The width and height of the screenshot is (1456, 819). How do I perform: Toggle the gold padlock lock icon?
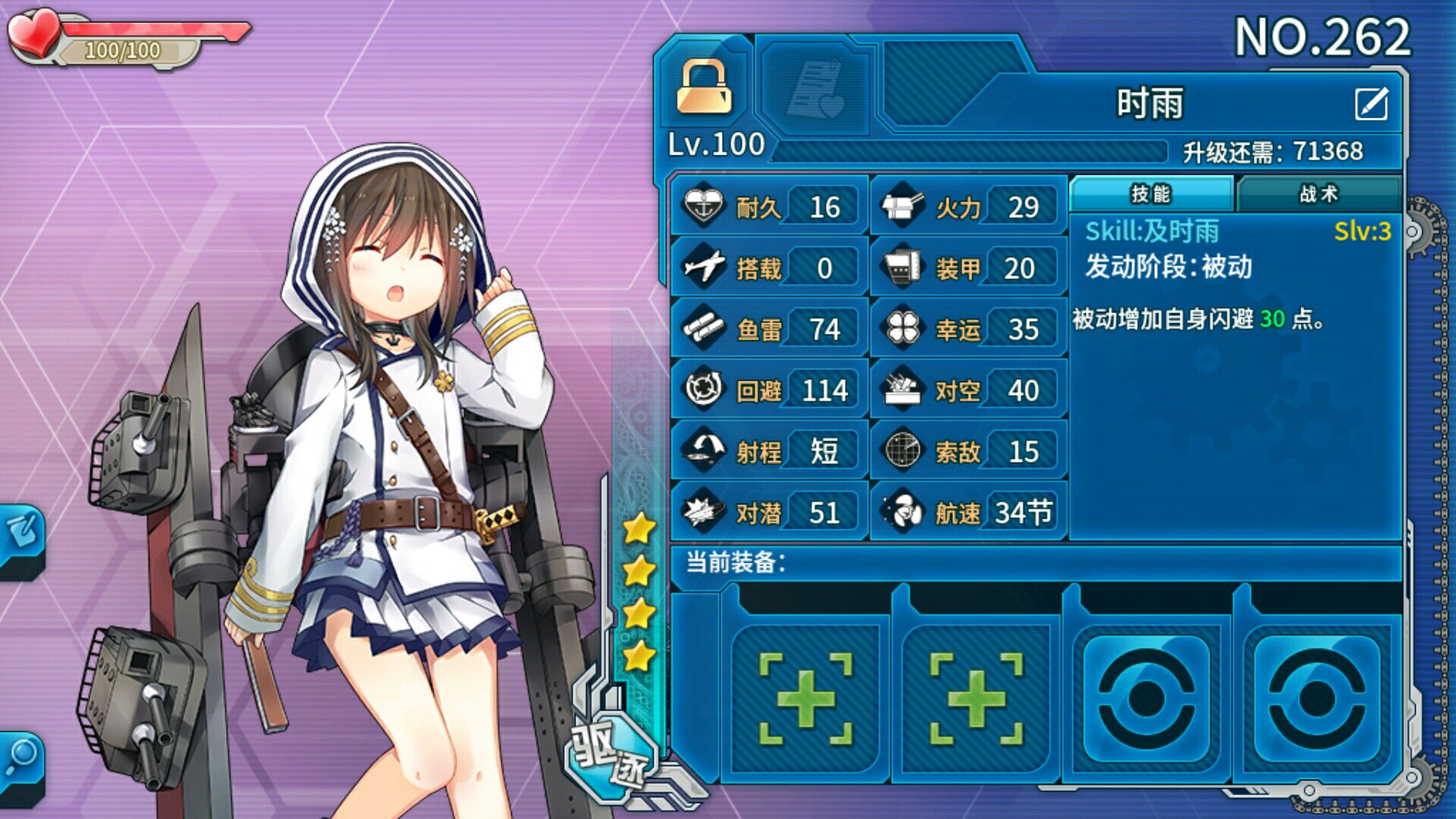(x=704, y=88)
